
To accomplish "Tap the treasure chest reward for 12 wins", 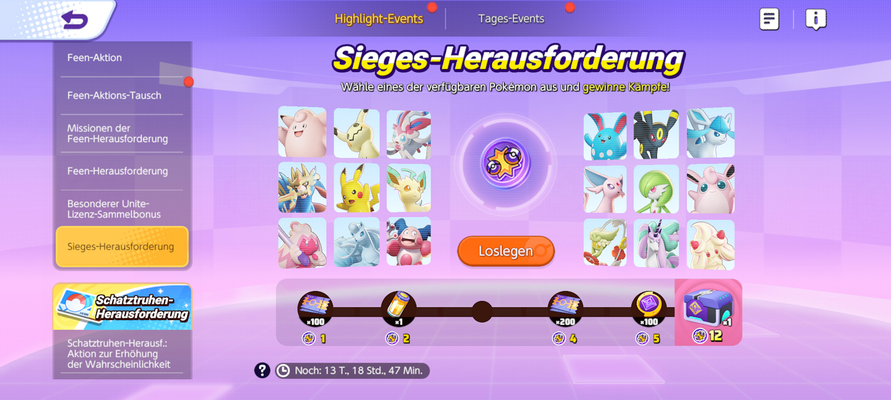I will pos(708,313).
